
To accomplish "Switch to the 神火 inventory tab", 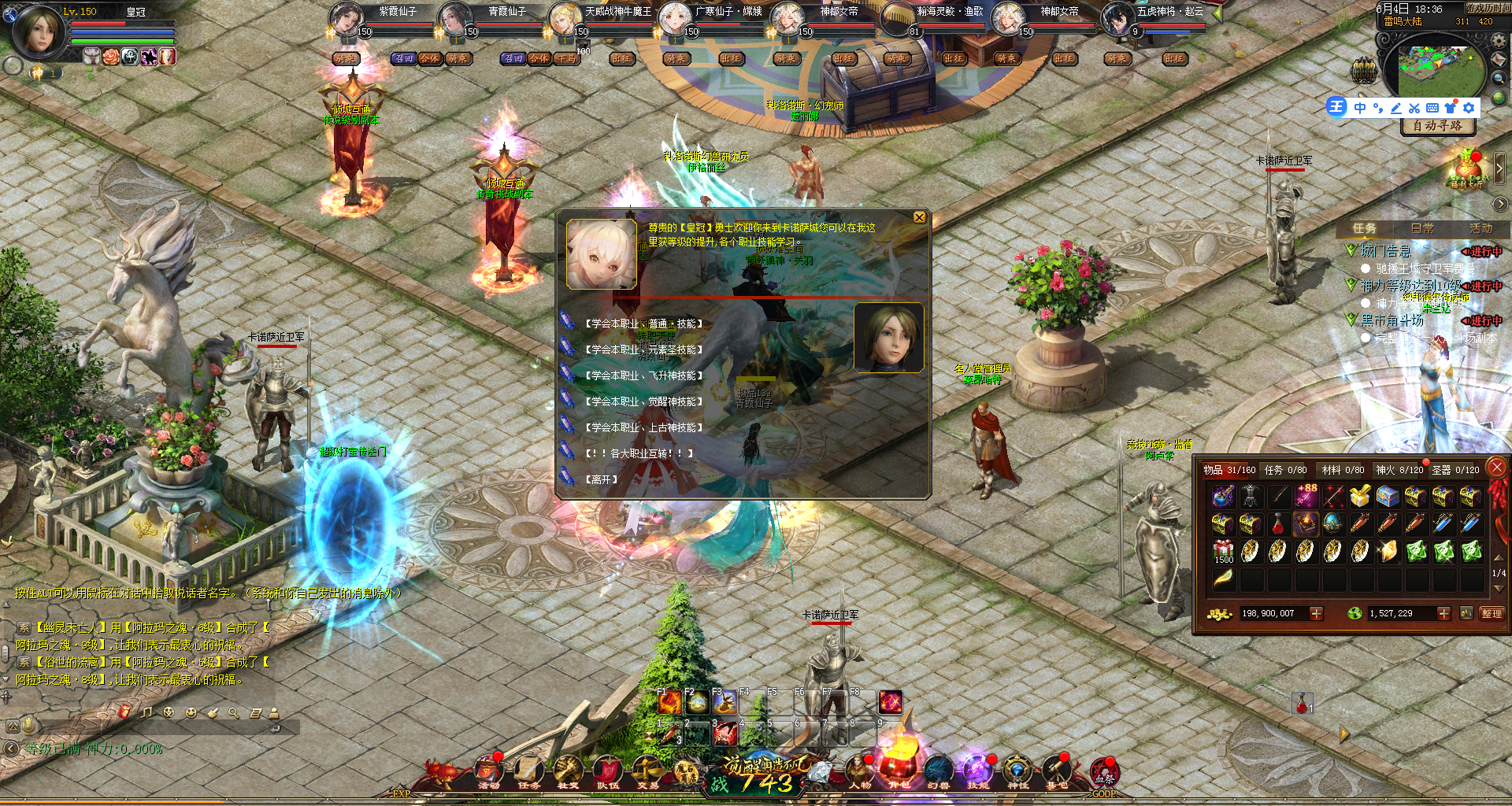I will [1399, 470].
